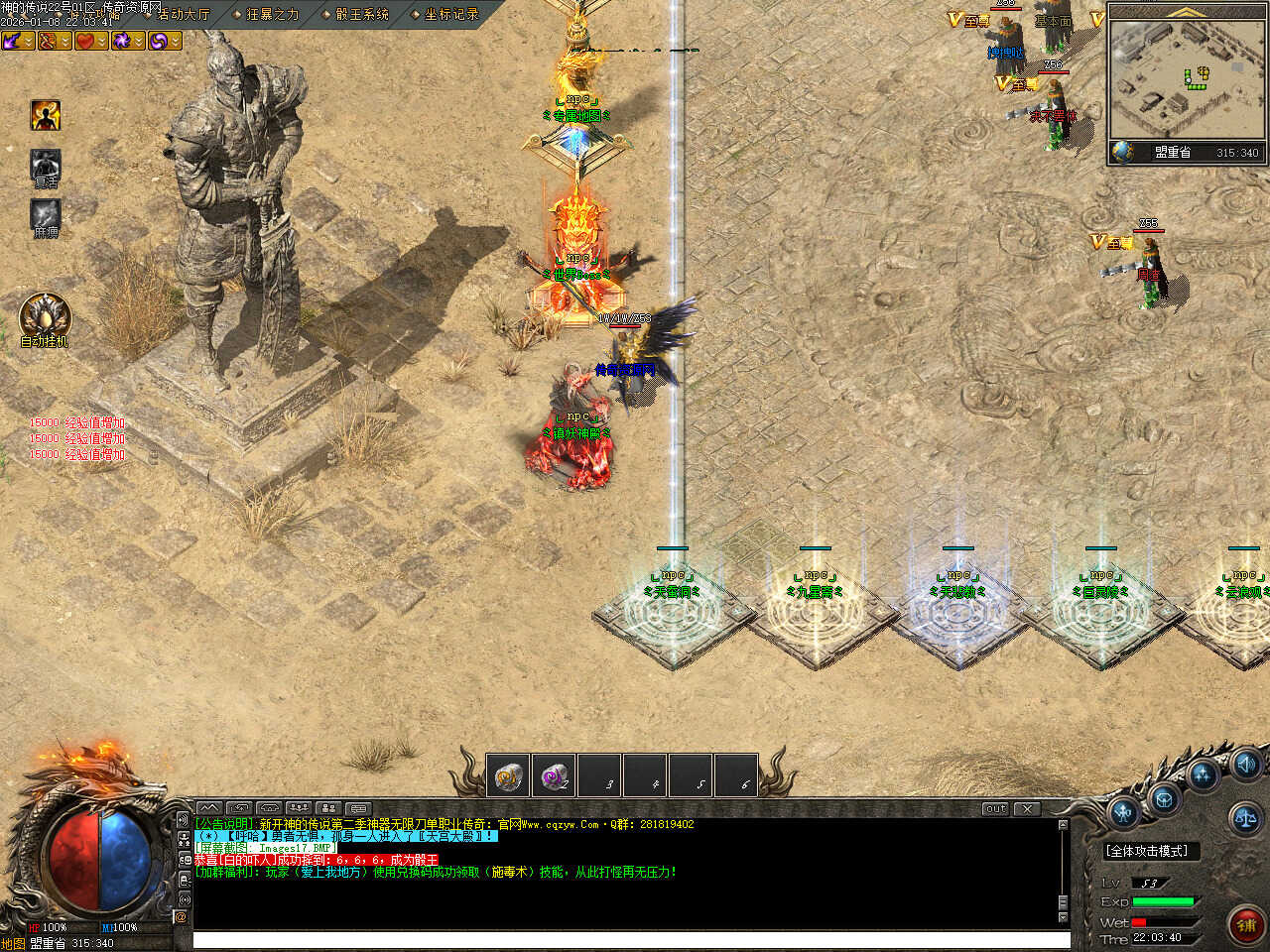Click the globe icon below the minimap
The image size is (1270, 952).
point(1122,152)
